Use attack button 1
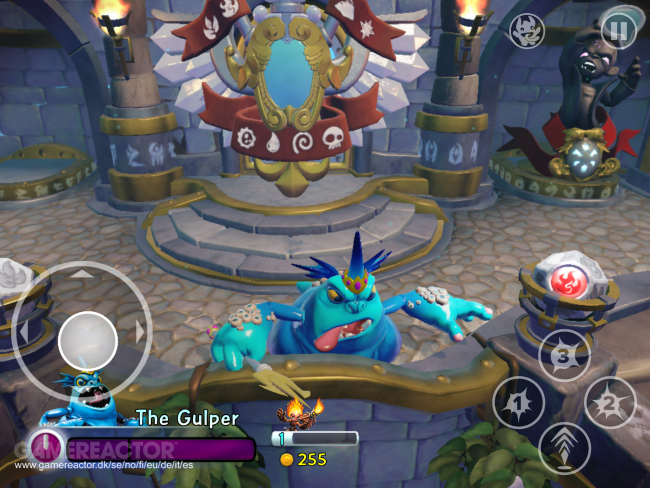Image resolution: width=650 pixels, height=488 pixels. [x=518, y=403]
